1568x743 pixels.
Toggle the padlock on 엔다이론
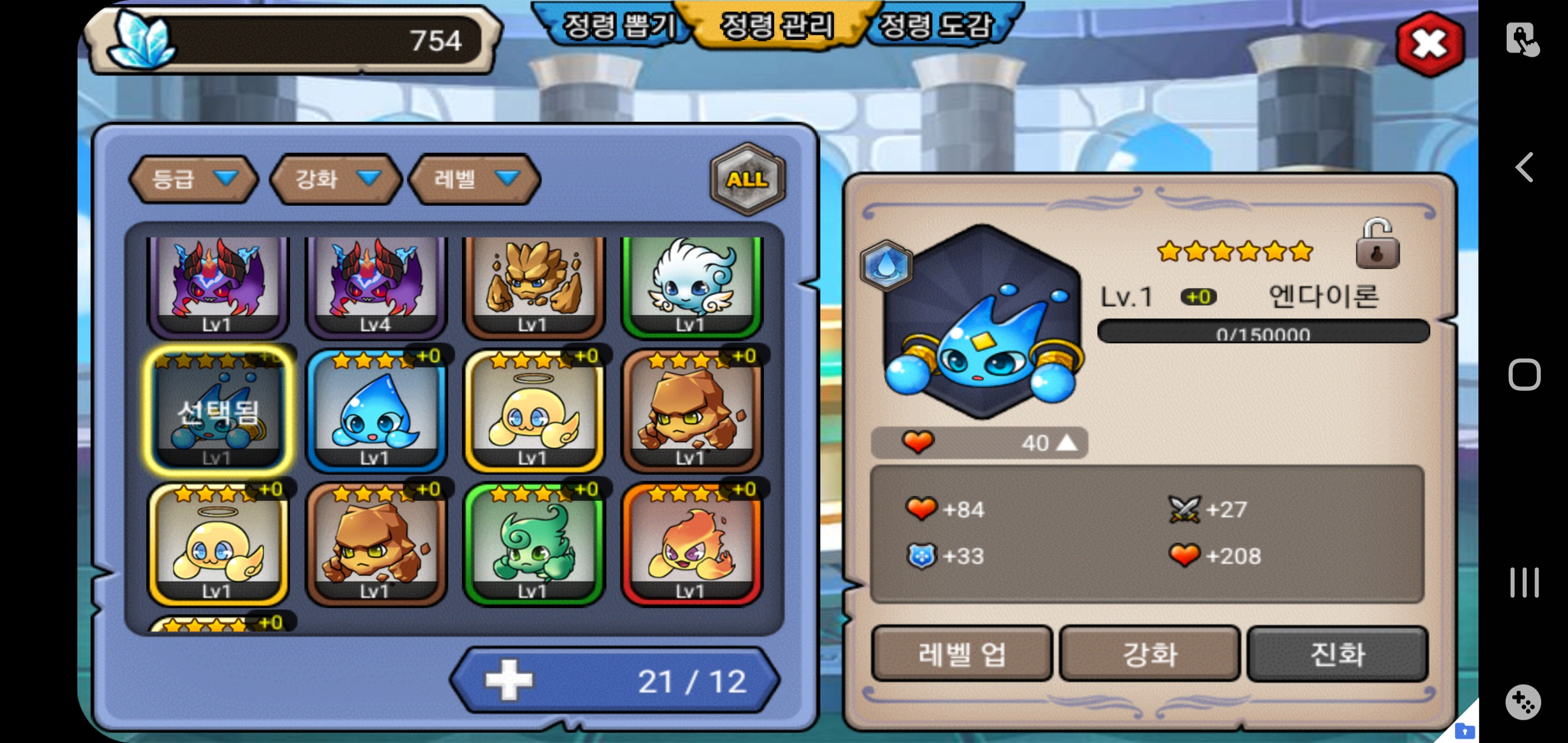[x=1377, y=245]
